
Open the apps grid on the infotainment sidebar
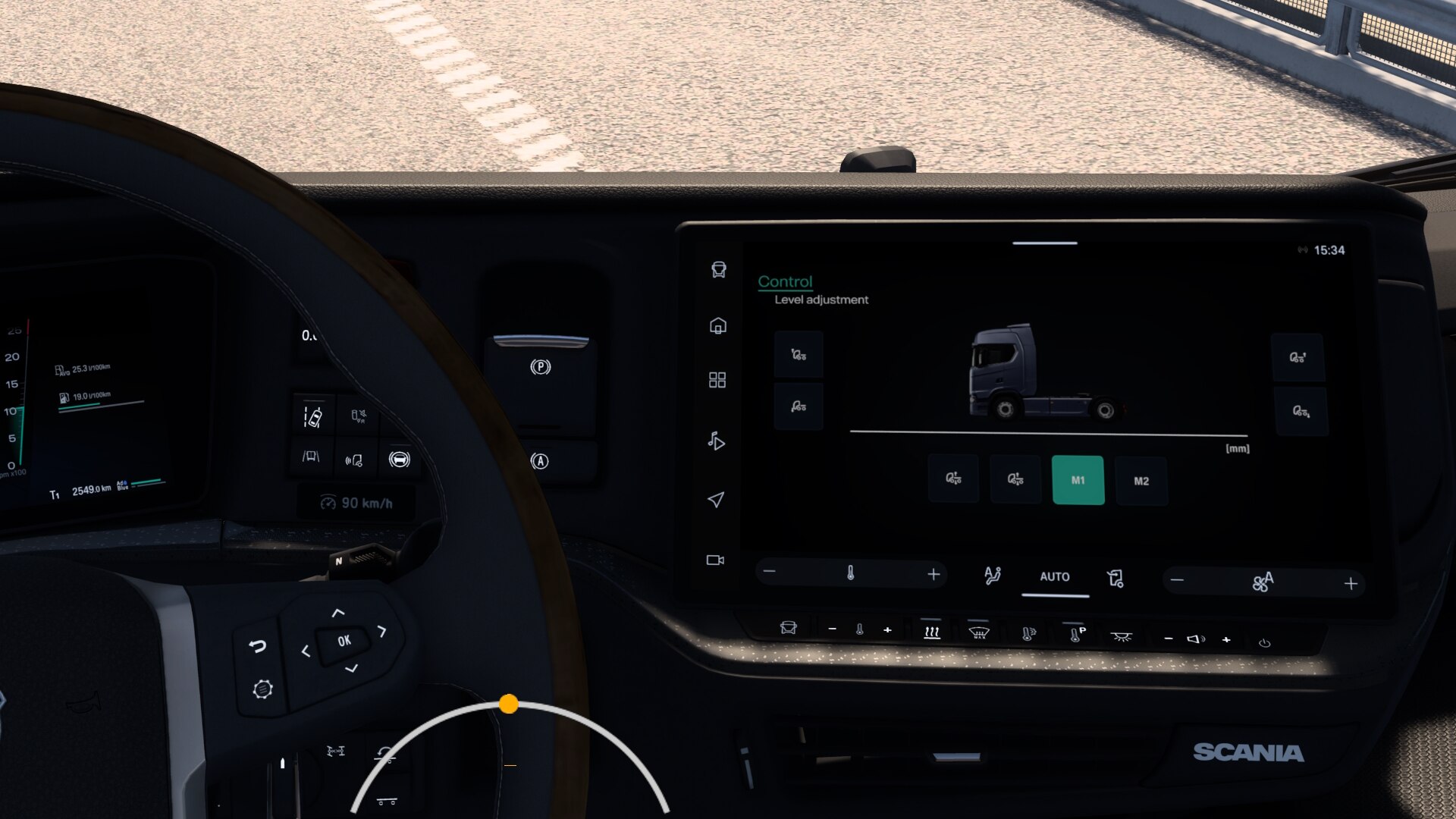pos(717,380)
